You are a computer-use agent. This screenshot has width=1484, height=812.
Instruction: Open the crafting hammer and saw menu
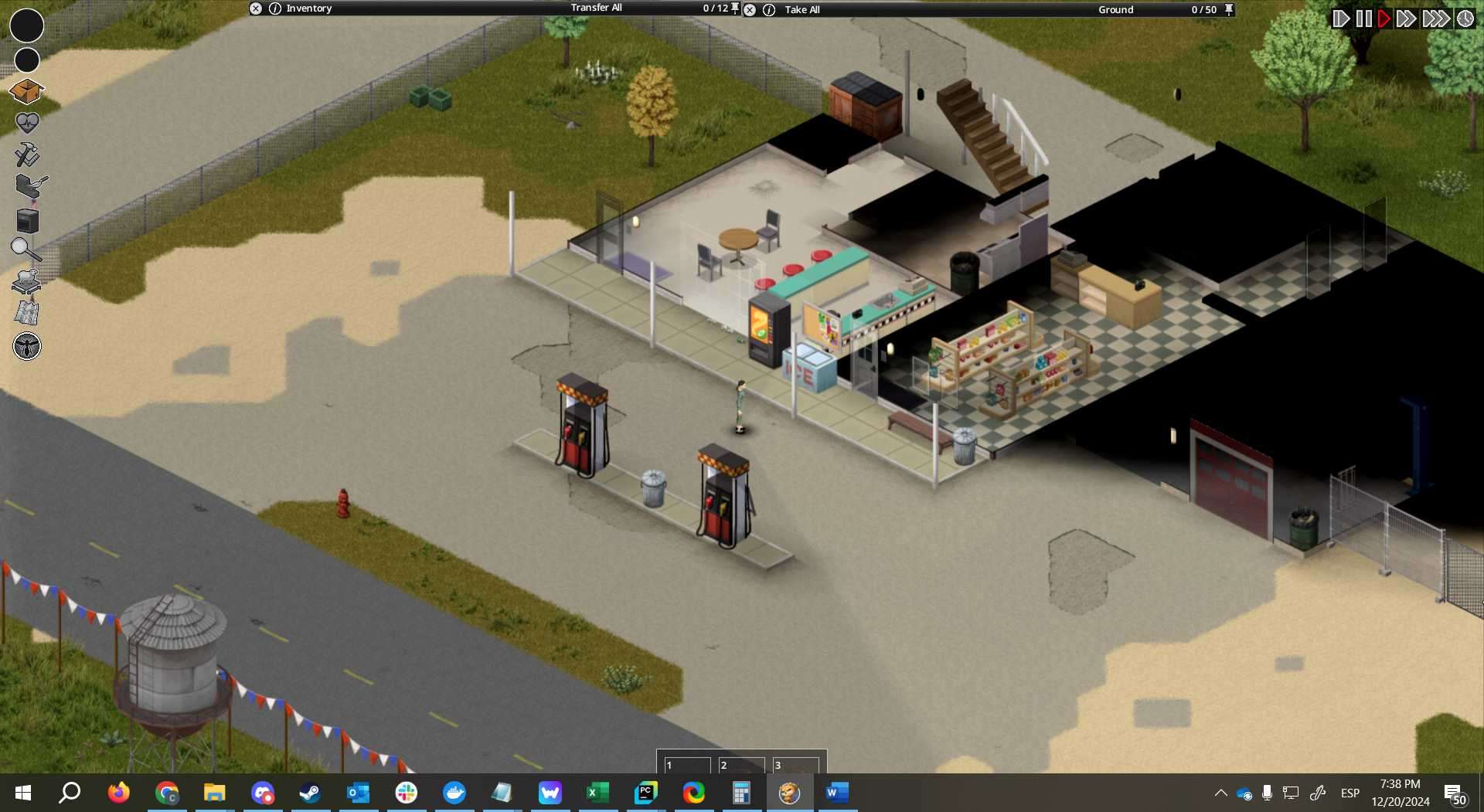pos(27,155)
